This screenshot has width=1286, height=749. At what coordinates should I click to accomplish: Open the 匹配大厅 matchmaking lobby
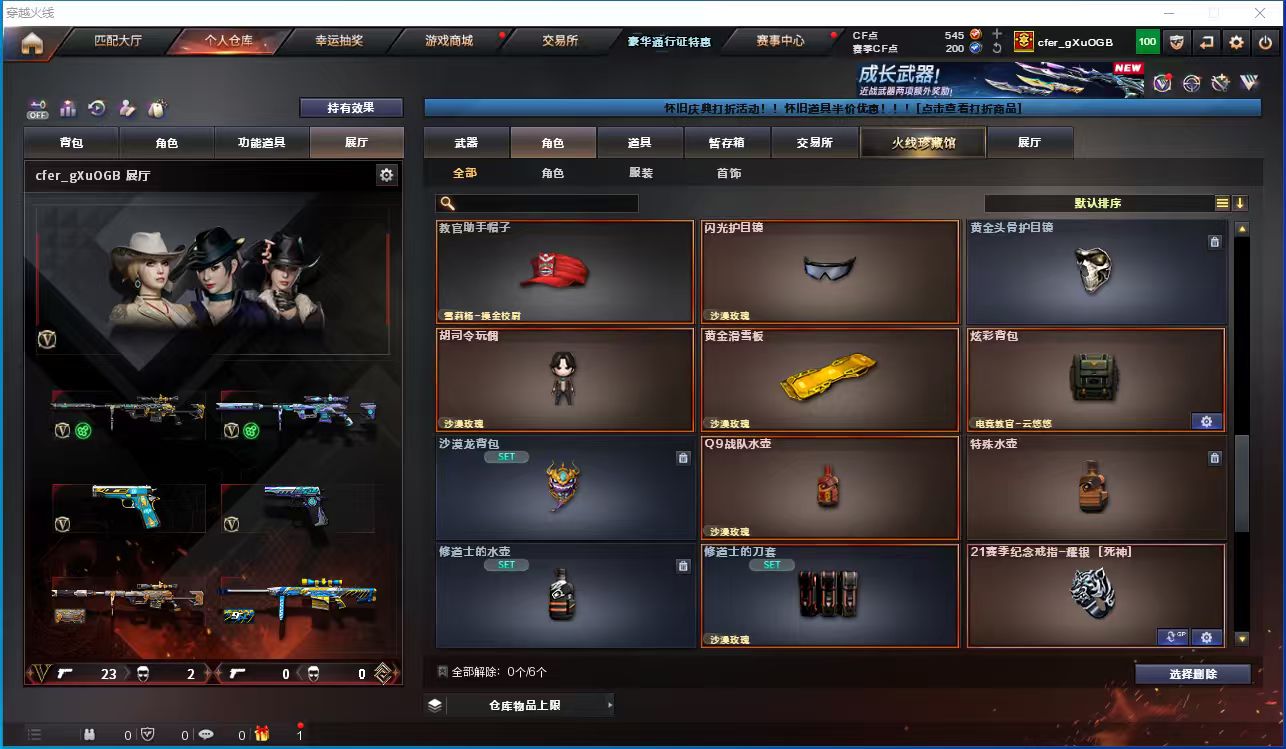[x=118, y=41]
